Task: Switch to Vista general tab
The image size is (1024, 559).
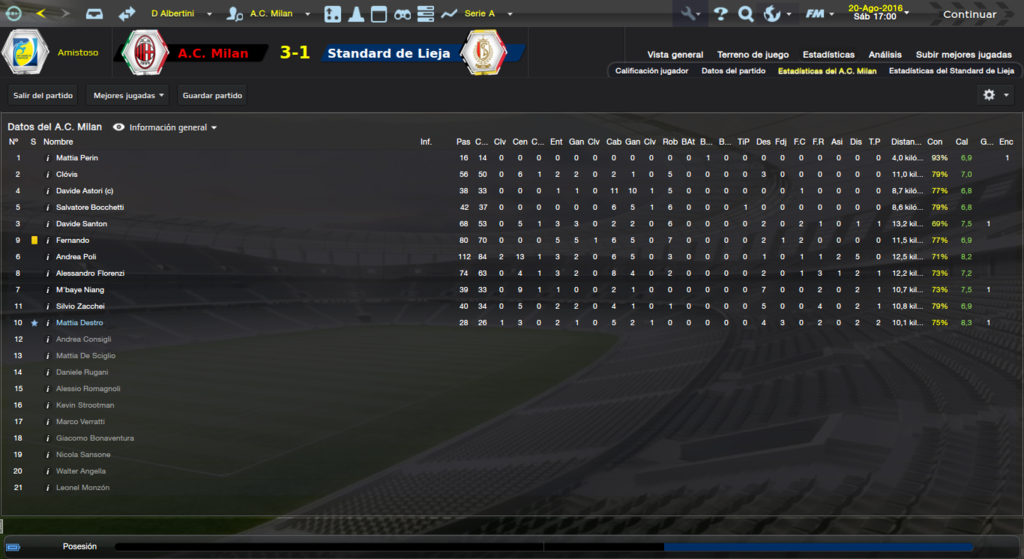Action: point(675,55)
